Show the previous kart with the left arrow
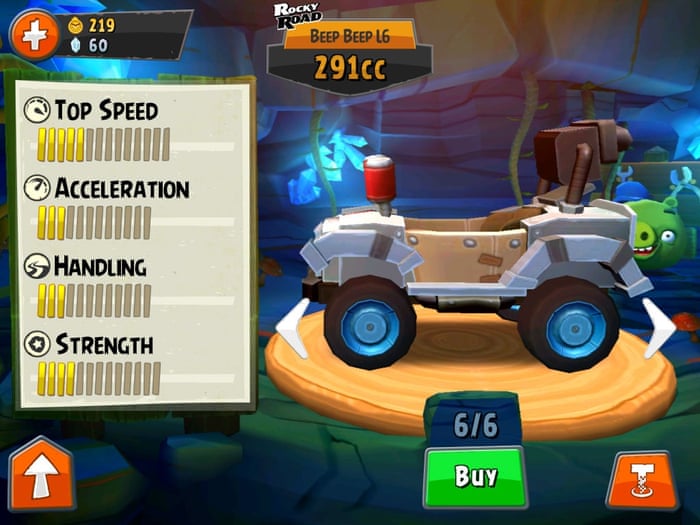 click(290, 328)
